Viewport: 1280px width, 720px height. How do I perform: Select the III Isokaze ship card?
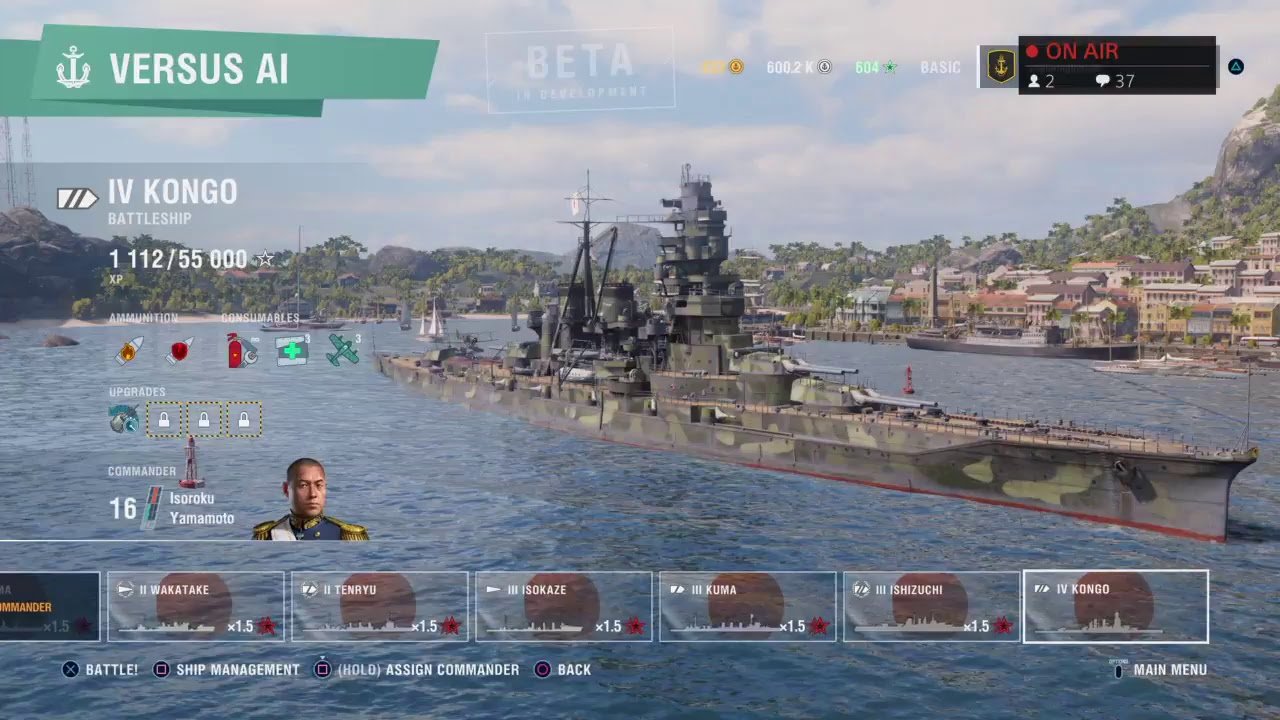tap(563, 606)
